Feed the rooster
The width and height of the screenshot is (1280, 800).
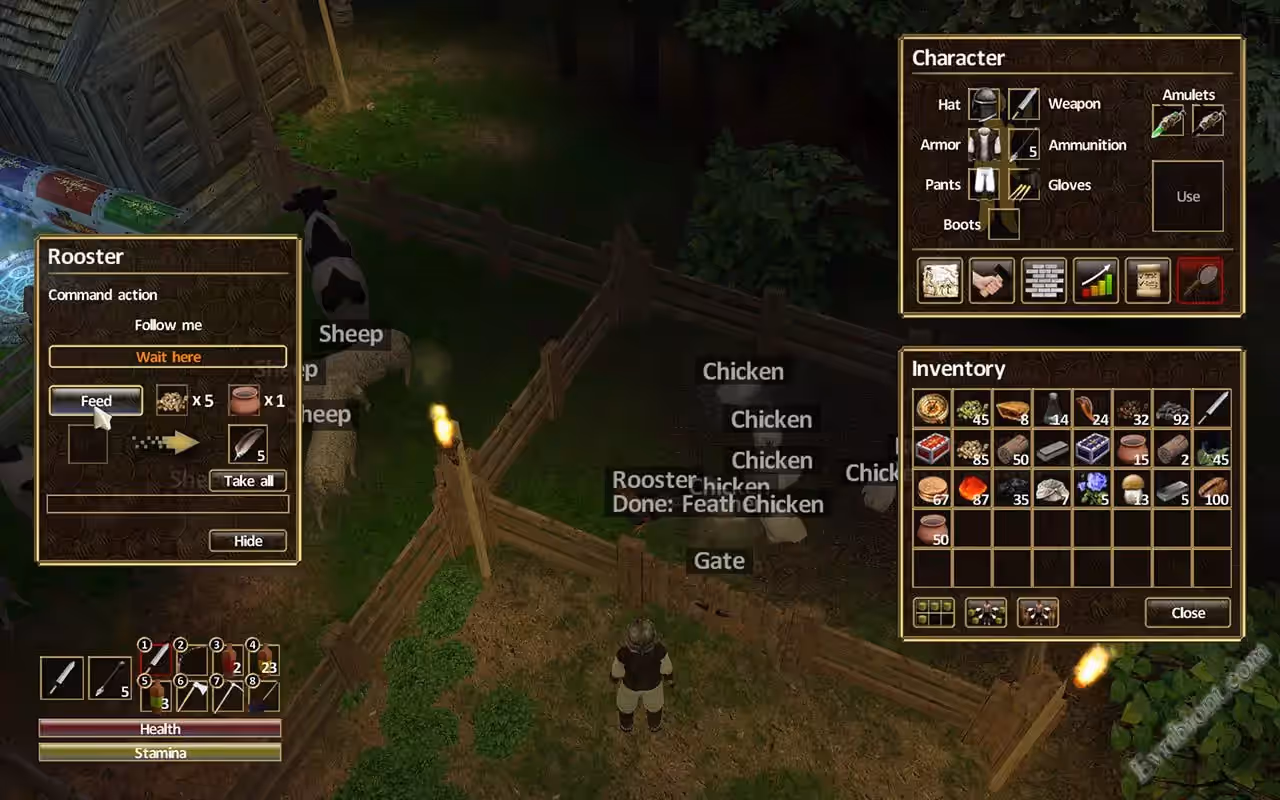point(96,401)
